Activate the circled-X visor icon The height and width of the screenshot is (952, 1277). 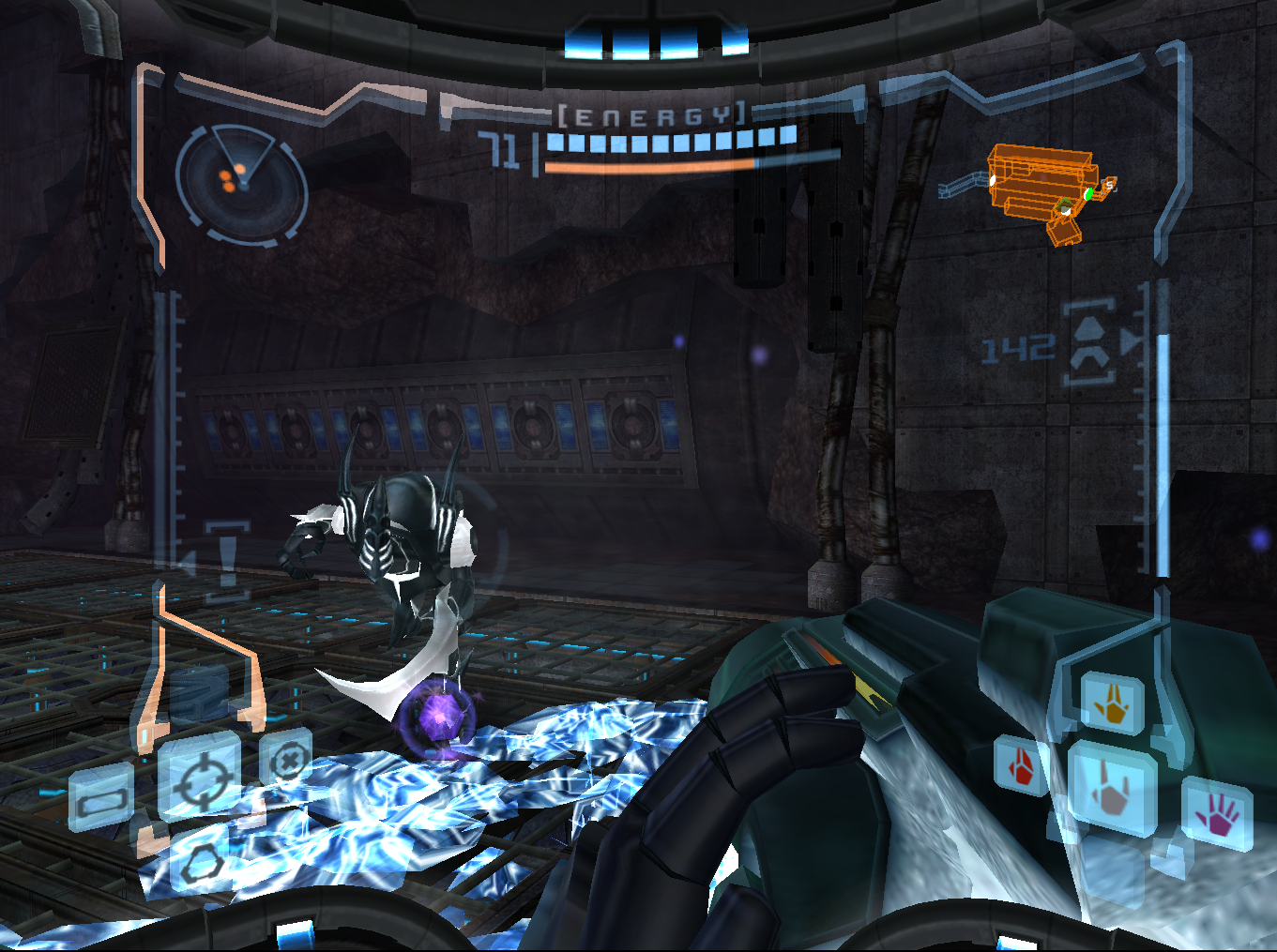[x=286, y=758]
